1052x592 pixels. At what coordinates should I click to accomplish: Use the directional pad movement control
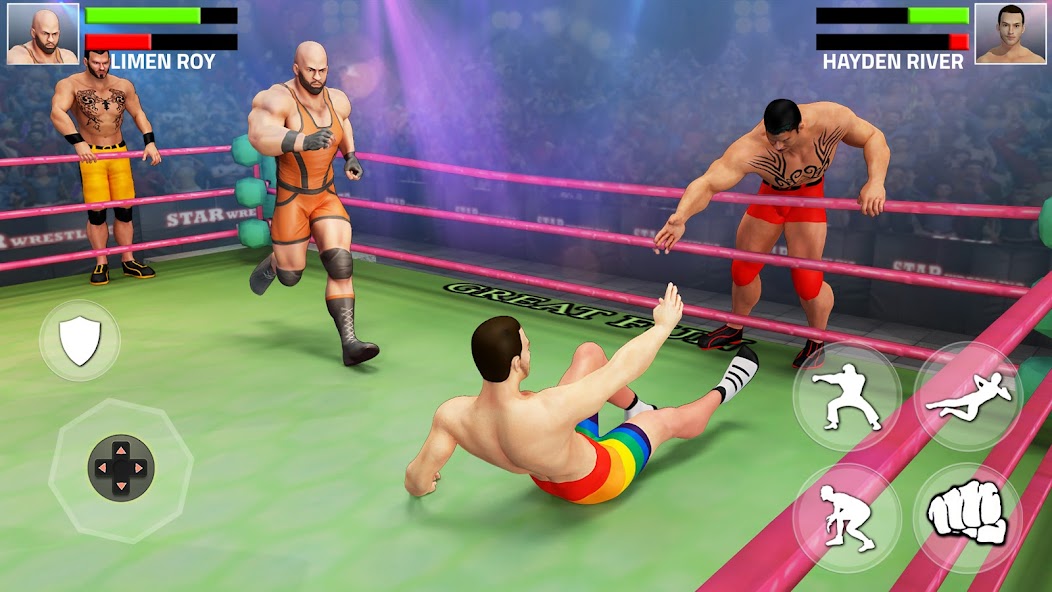point(120,467)
